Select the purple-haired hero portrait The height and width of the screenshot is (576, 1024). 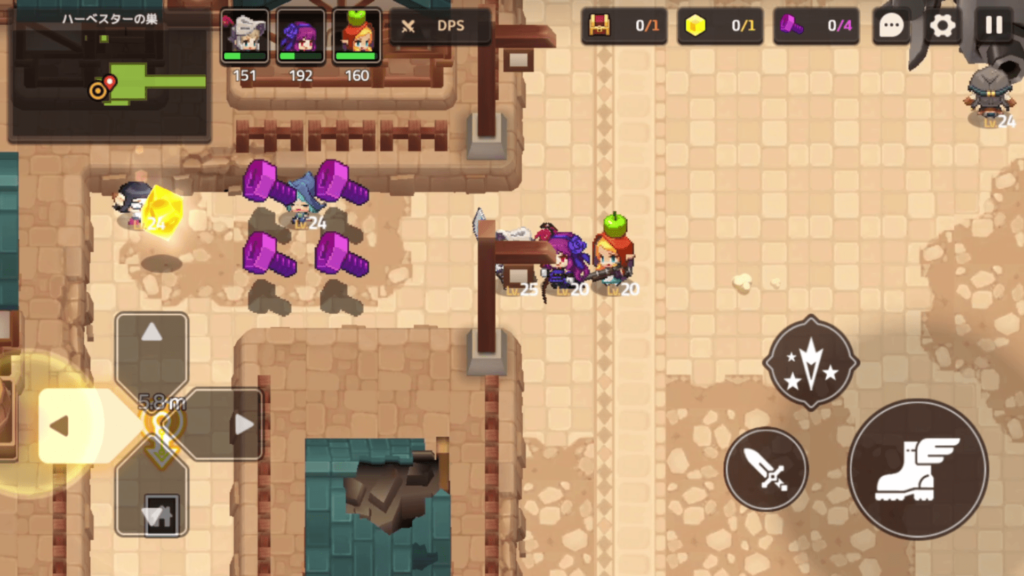300,37
